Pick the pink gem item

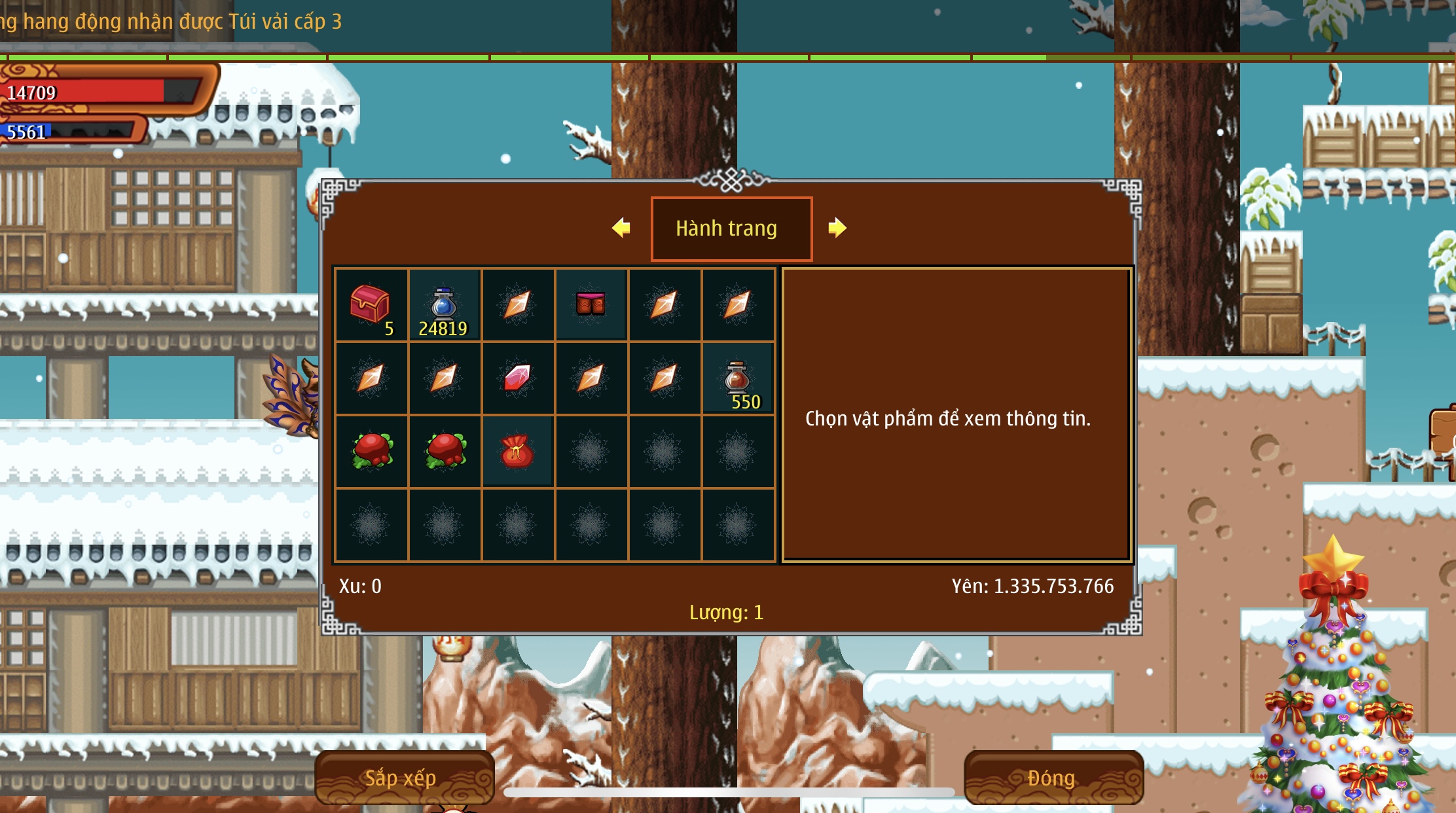[x=517, y=378]
